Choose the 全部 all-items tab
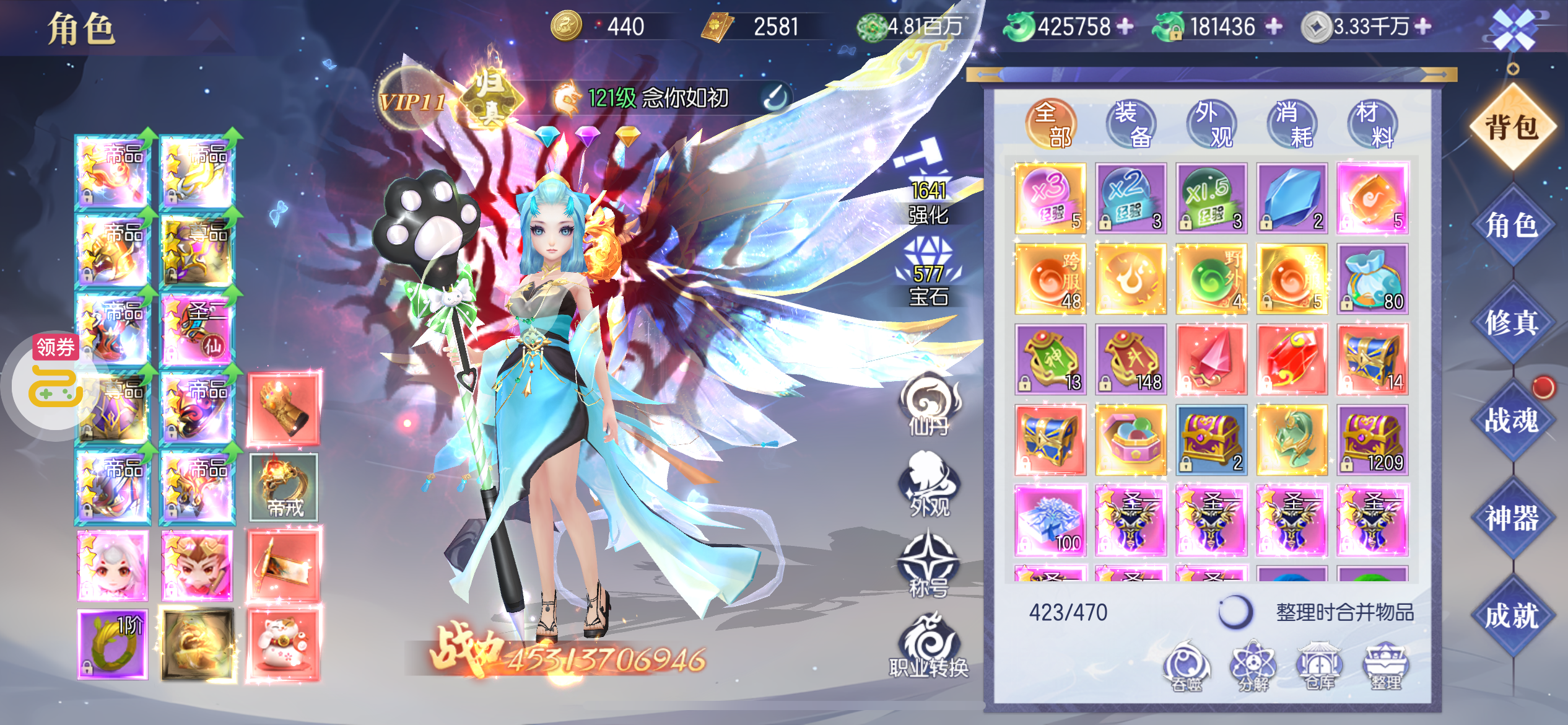Image resolution: width=1568 pixels, height=725 pixels. coord(1051,124)
